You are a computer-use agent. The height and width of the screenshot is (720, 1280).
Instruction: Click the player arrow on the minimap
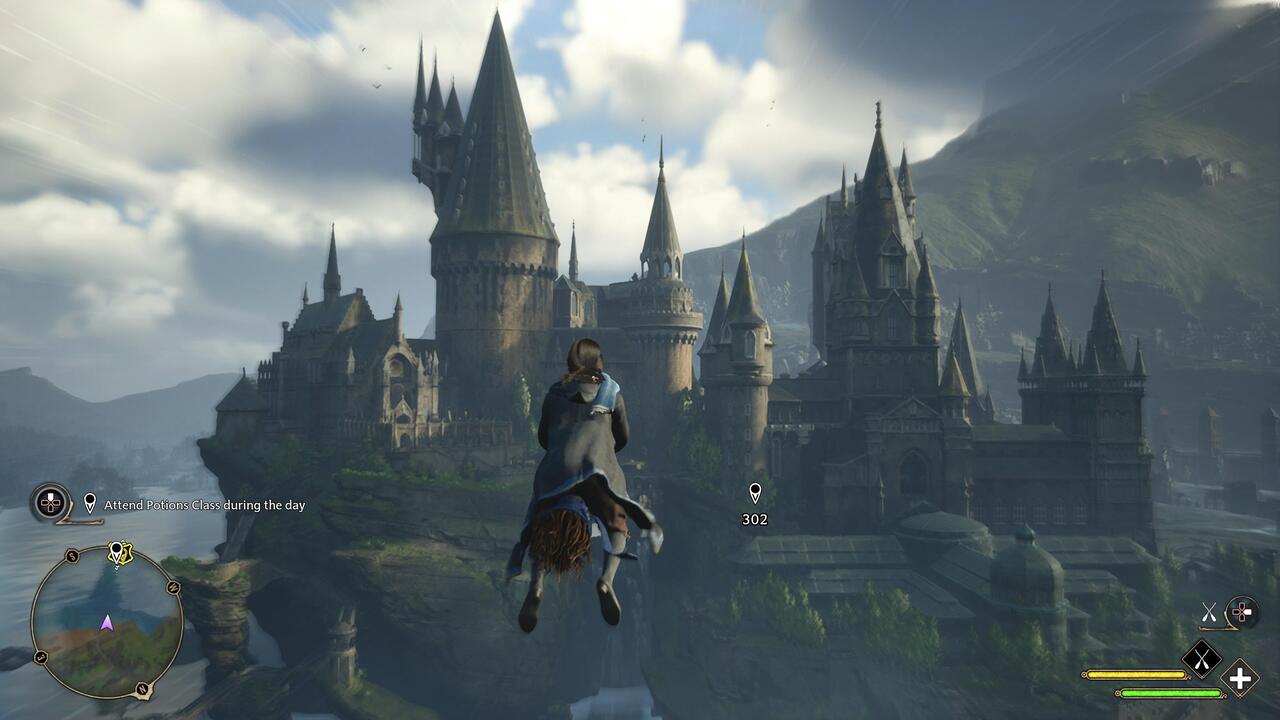[106, 623]
